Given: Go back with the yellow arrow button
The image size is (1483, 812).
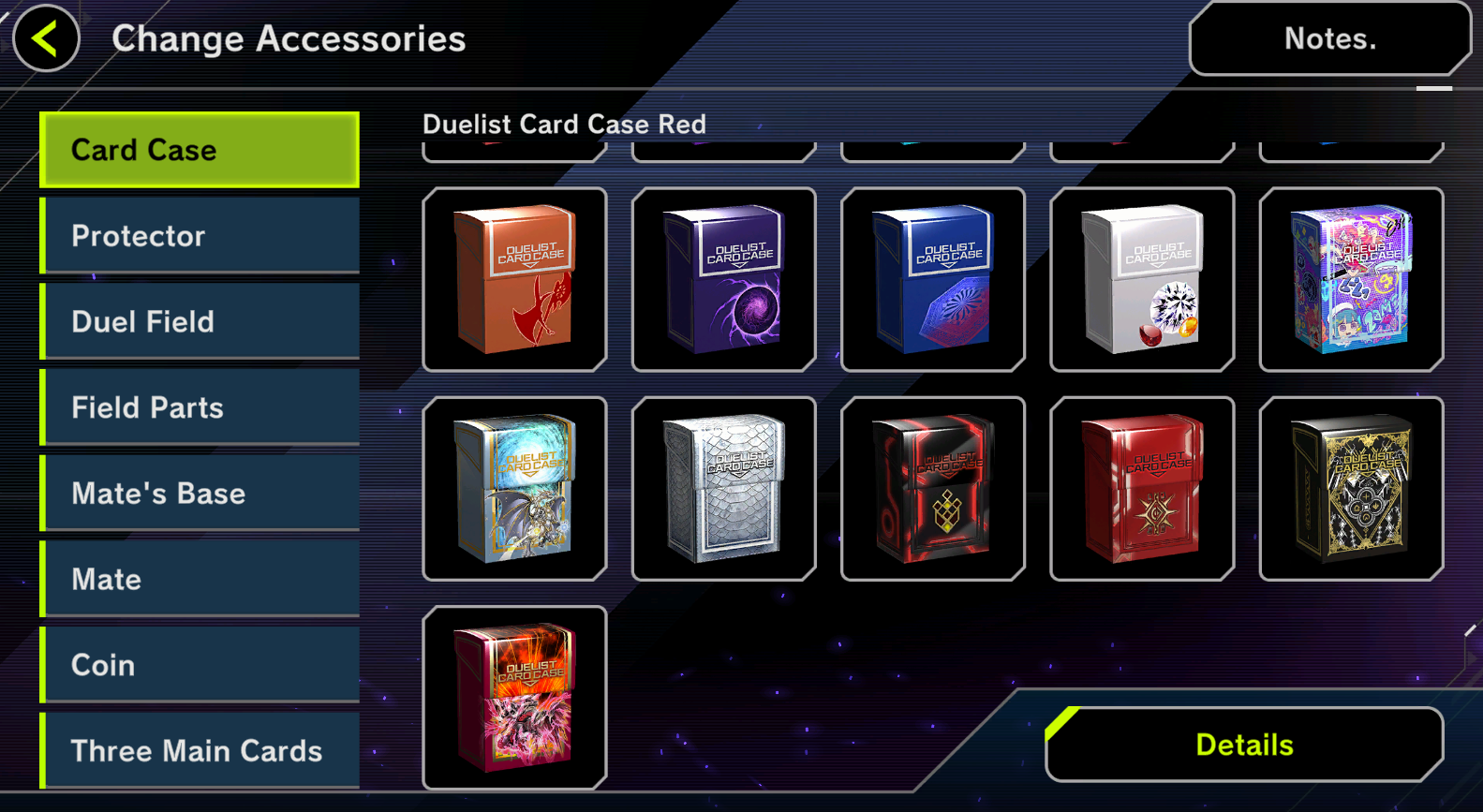Looking at the screenshot, I should [x=46, y=38].
